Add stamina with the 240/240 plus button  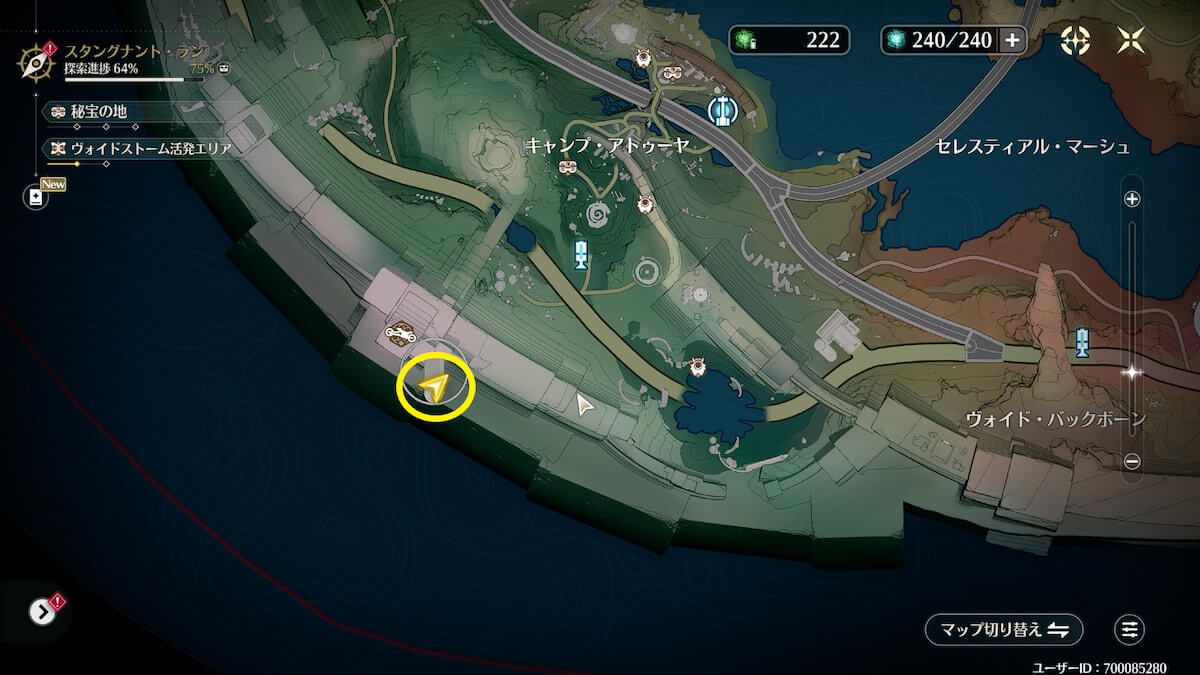click(x=1012, y=40)
